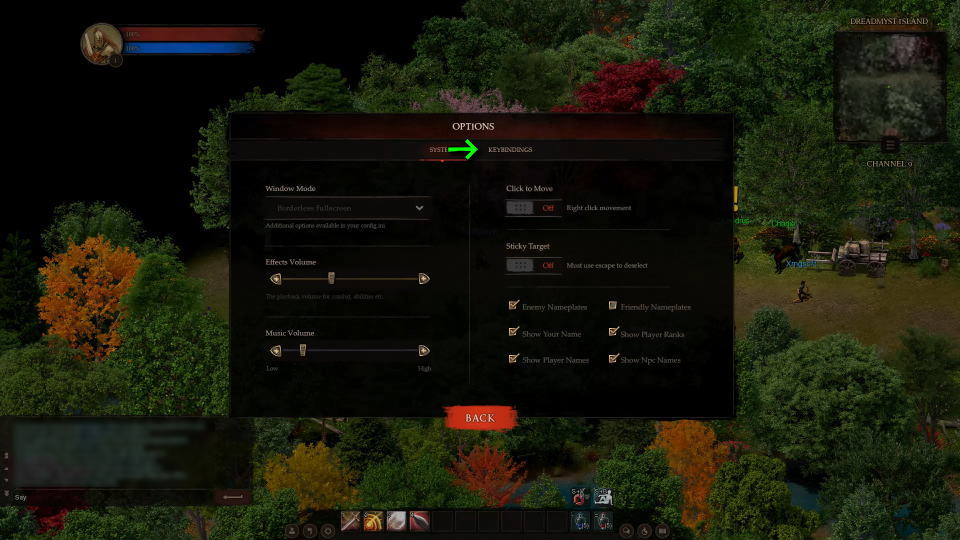Switch to the Keybindings tab
The image size is (960, 540).
click(510, 150)
